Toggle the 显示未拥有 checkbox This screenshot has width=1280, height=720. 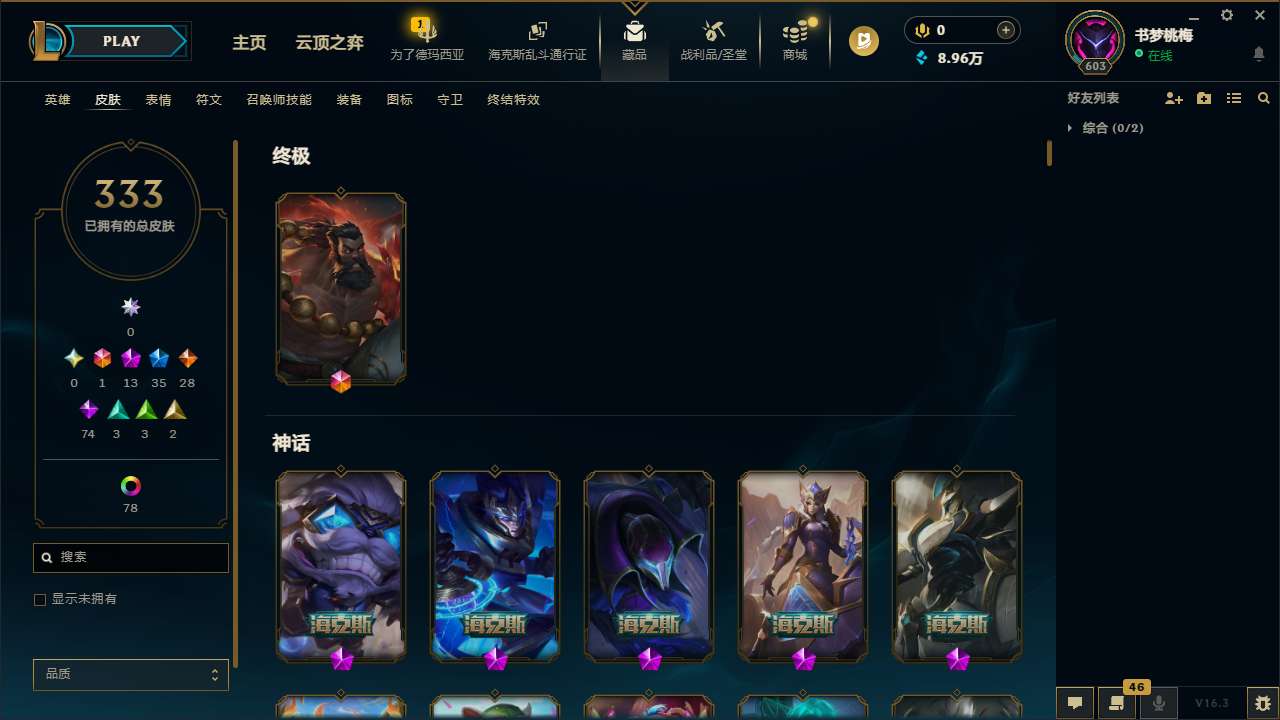tap(40, 599)
